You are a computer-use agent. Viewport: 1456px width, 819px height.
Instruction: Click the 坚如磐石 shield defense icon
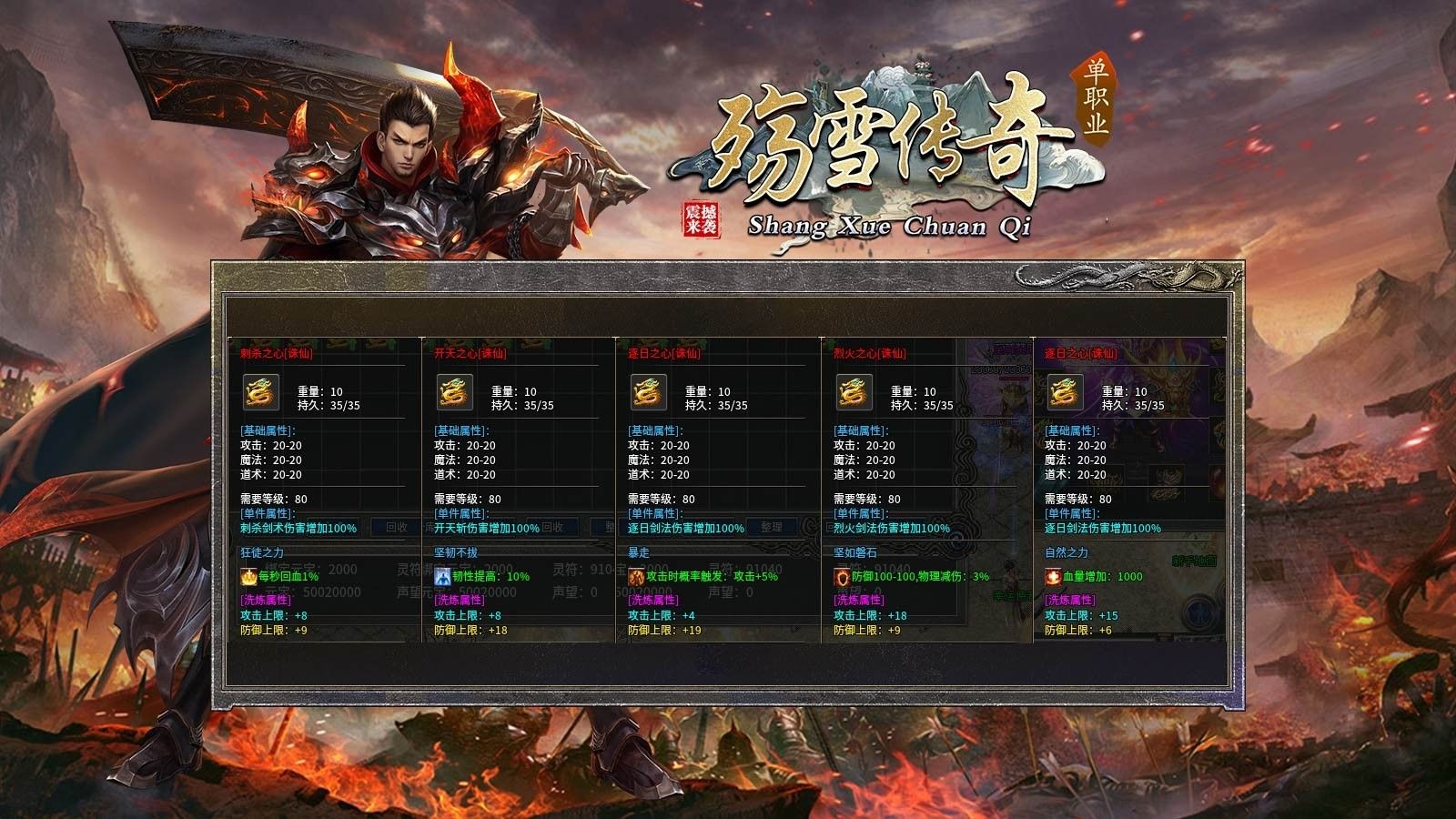839,576
